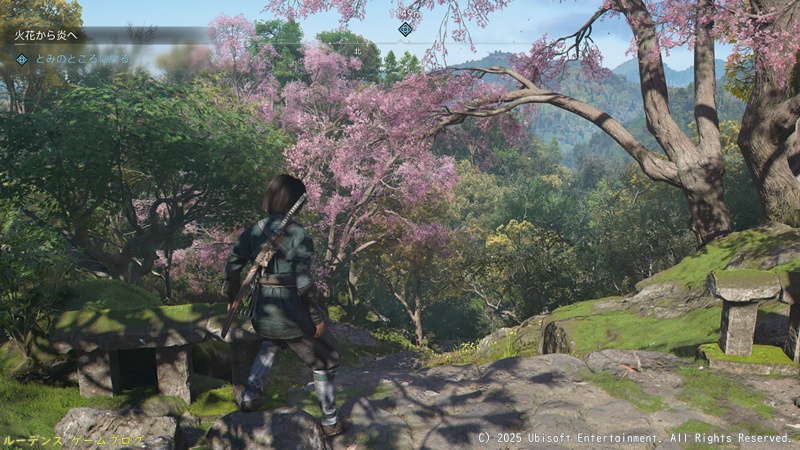Viewport: 800px width, 450px height.
Task: Select the 火花から炎へ quest title
Action: click(x=45, y=35)
